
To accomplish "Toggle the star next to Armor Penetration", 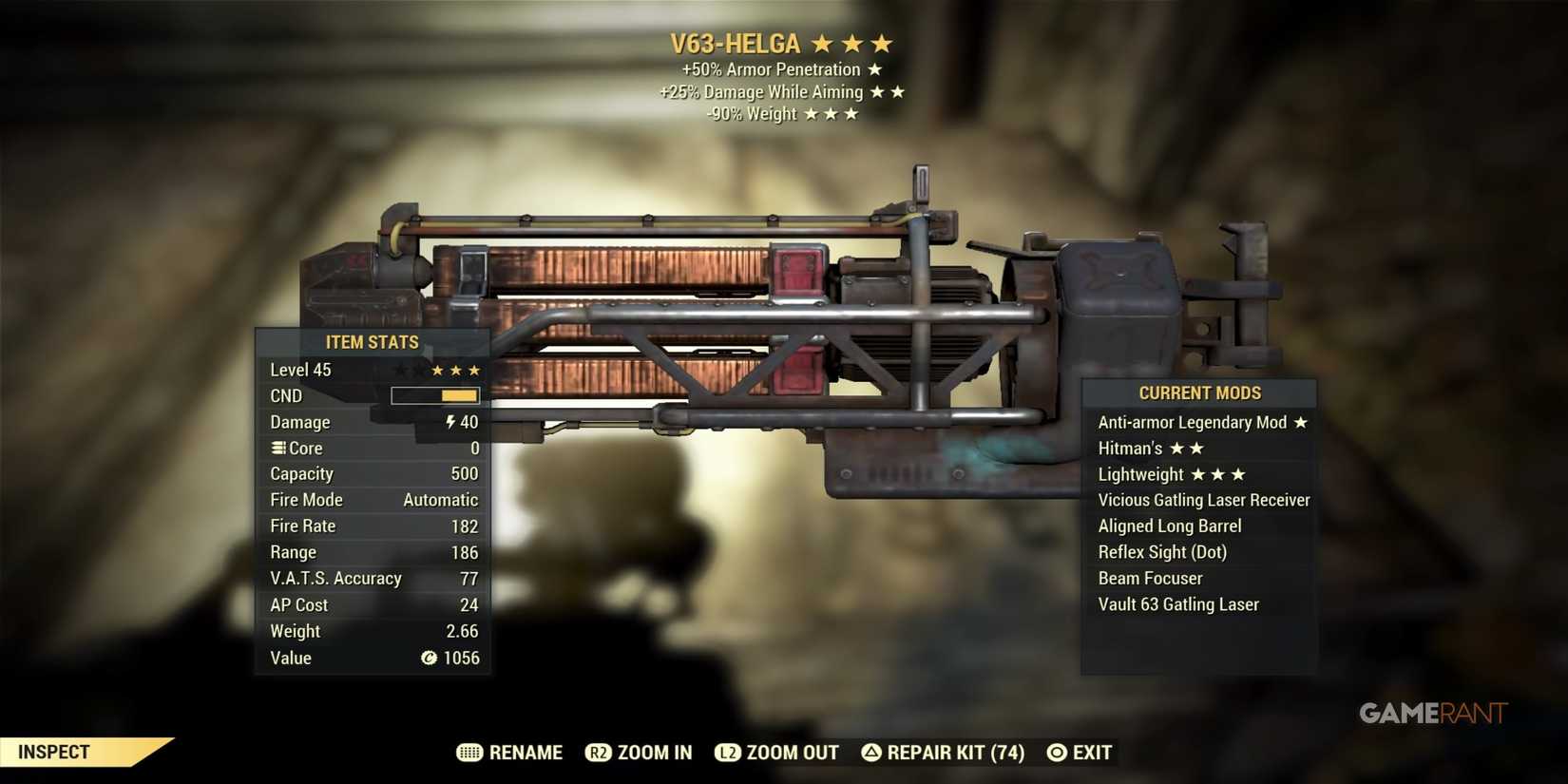I will pyautogui.click(x=874, y=68).
